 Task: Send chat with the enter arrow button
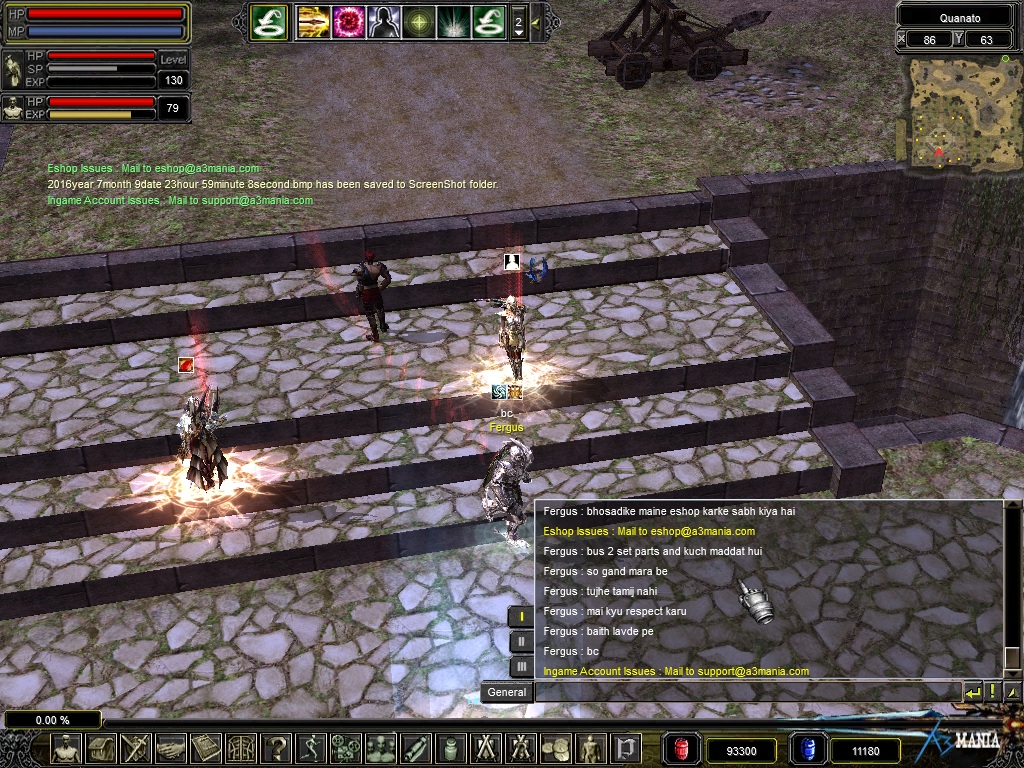(972, 691)
